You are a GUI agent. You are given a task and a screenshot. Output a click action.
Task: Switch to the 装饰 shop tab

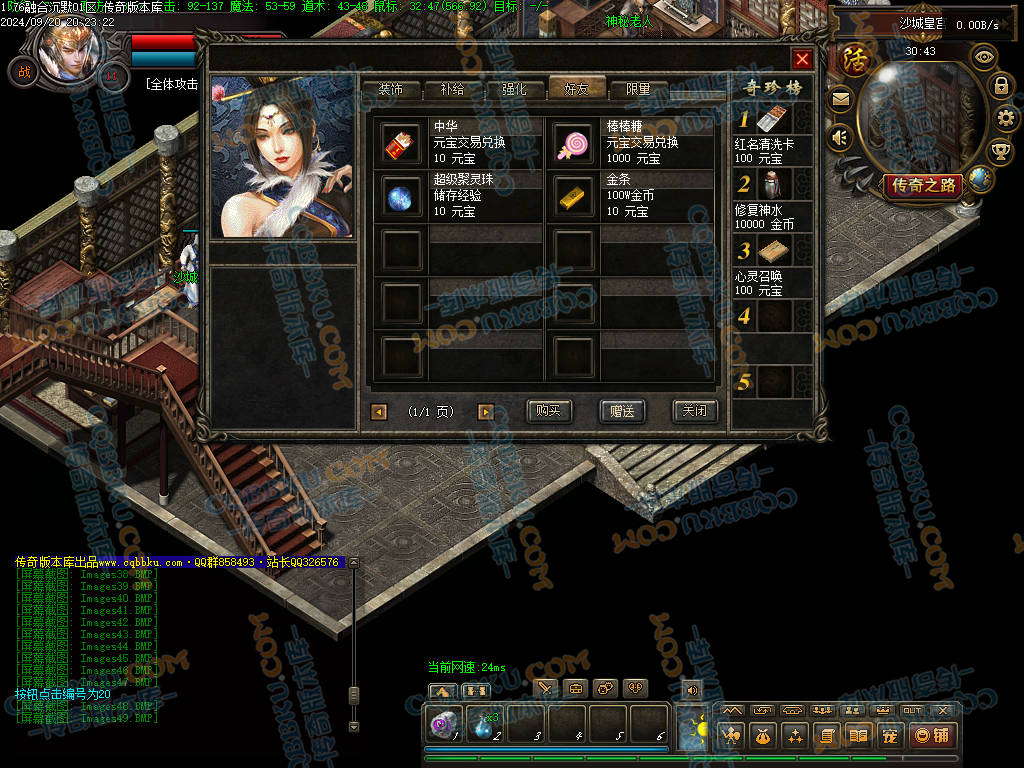point(390,89)
